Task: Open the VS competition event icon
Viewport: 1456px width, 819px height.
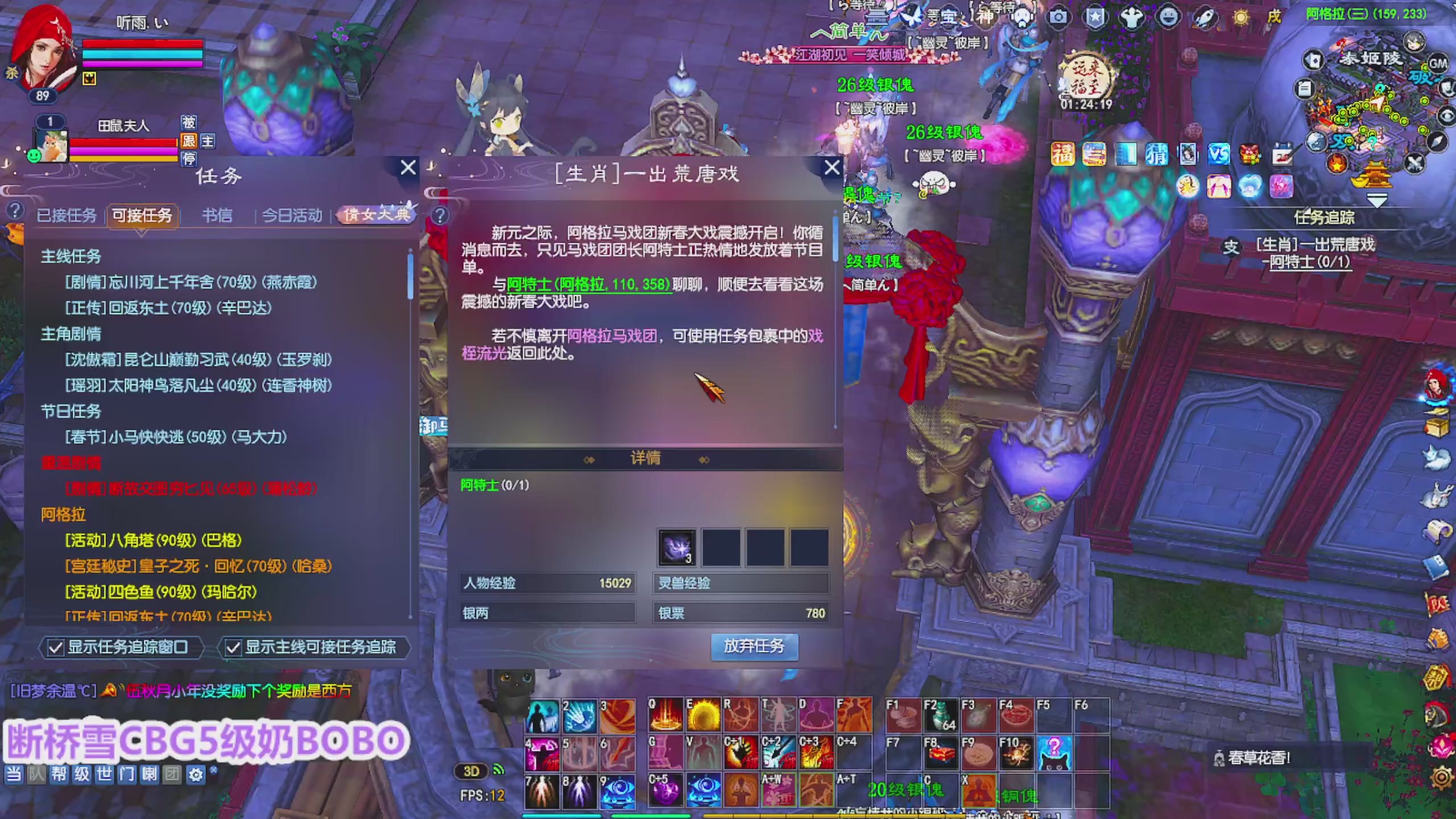Action: coord(1218,155)
